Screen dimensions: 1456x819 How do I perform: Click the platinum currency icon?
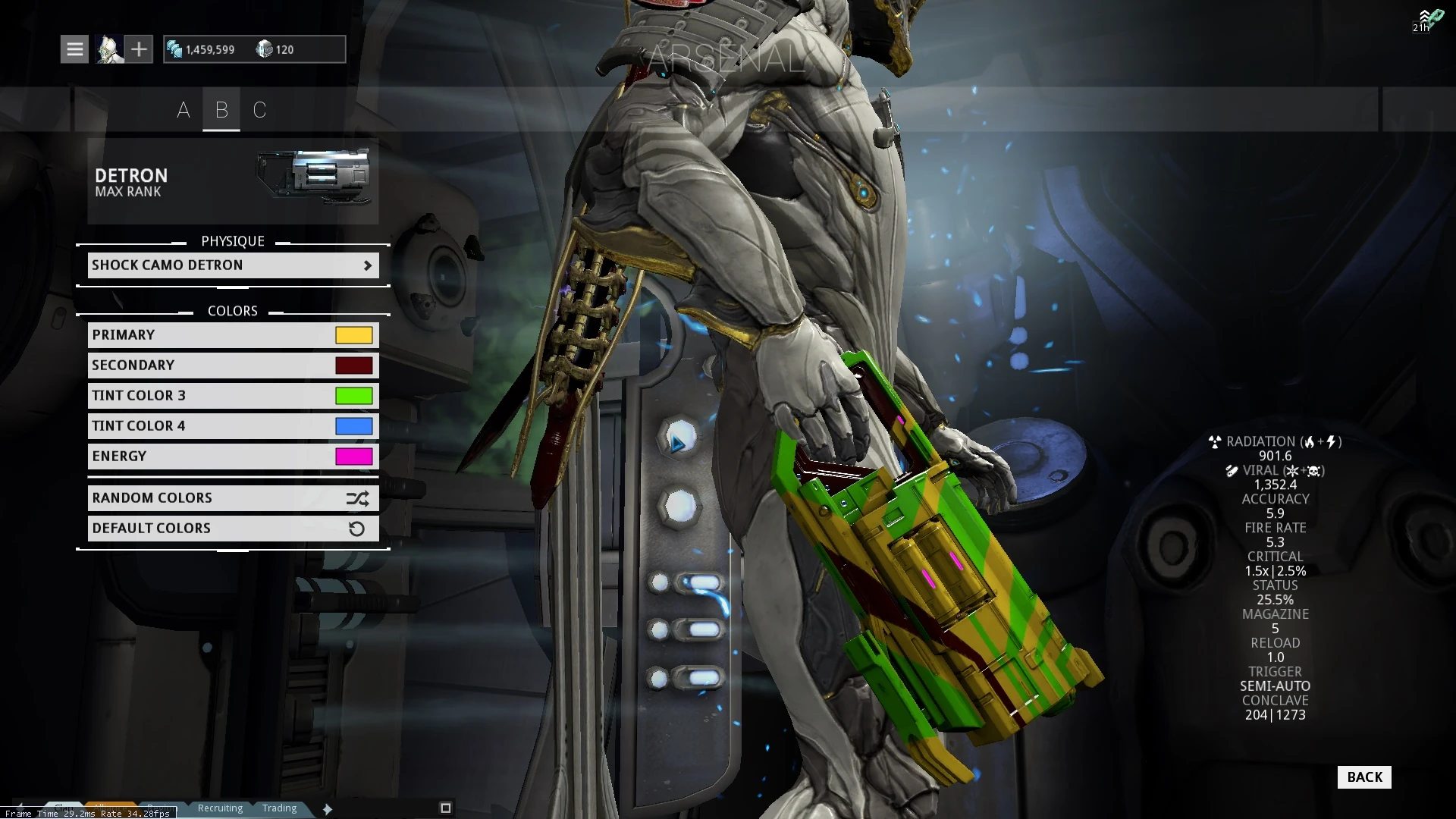[x=265, y=49]
